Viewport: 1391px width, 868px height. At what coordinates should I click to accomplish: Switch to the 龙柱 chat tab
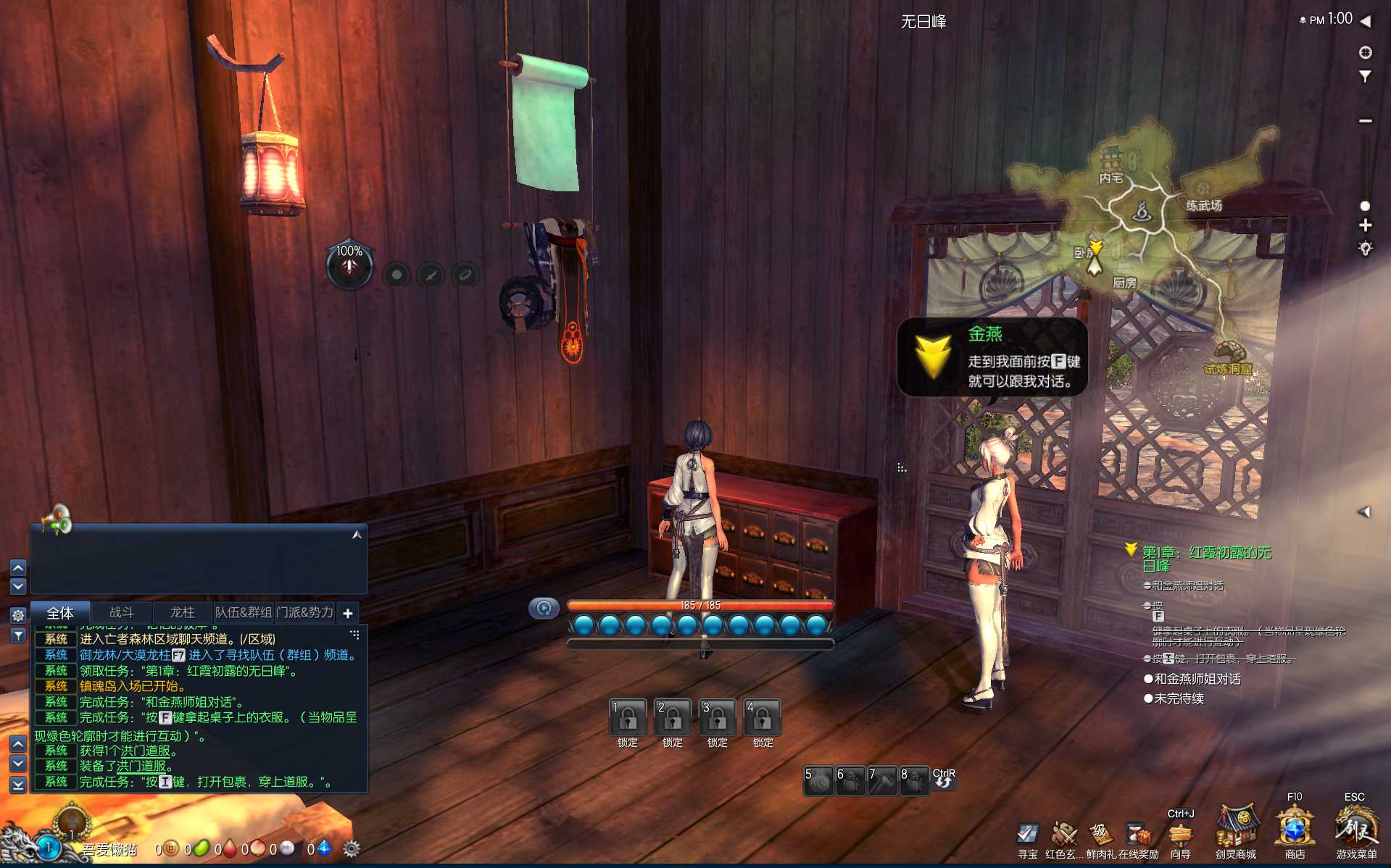click(x=182, y=613)
